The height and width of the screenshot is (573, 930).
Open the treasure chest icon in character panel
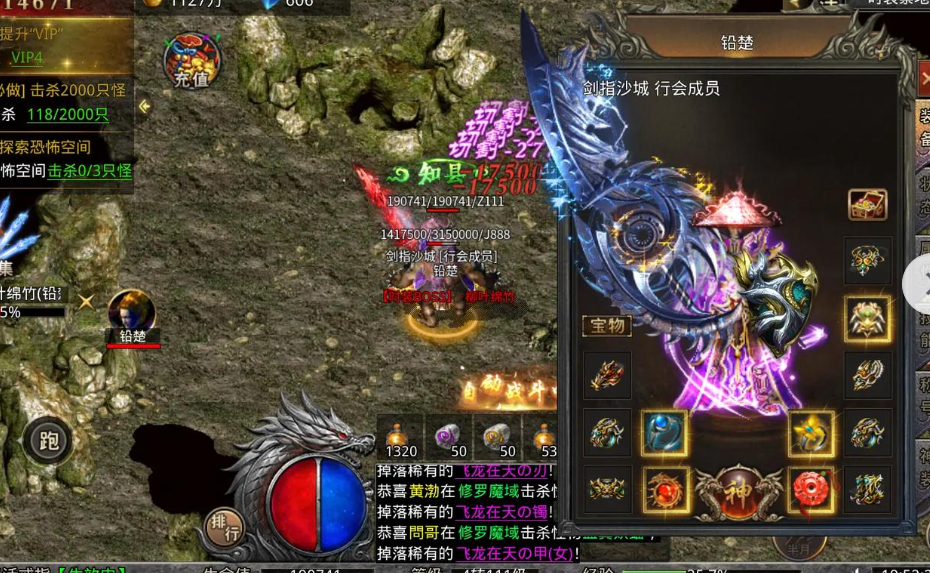coord(867,204)
